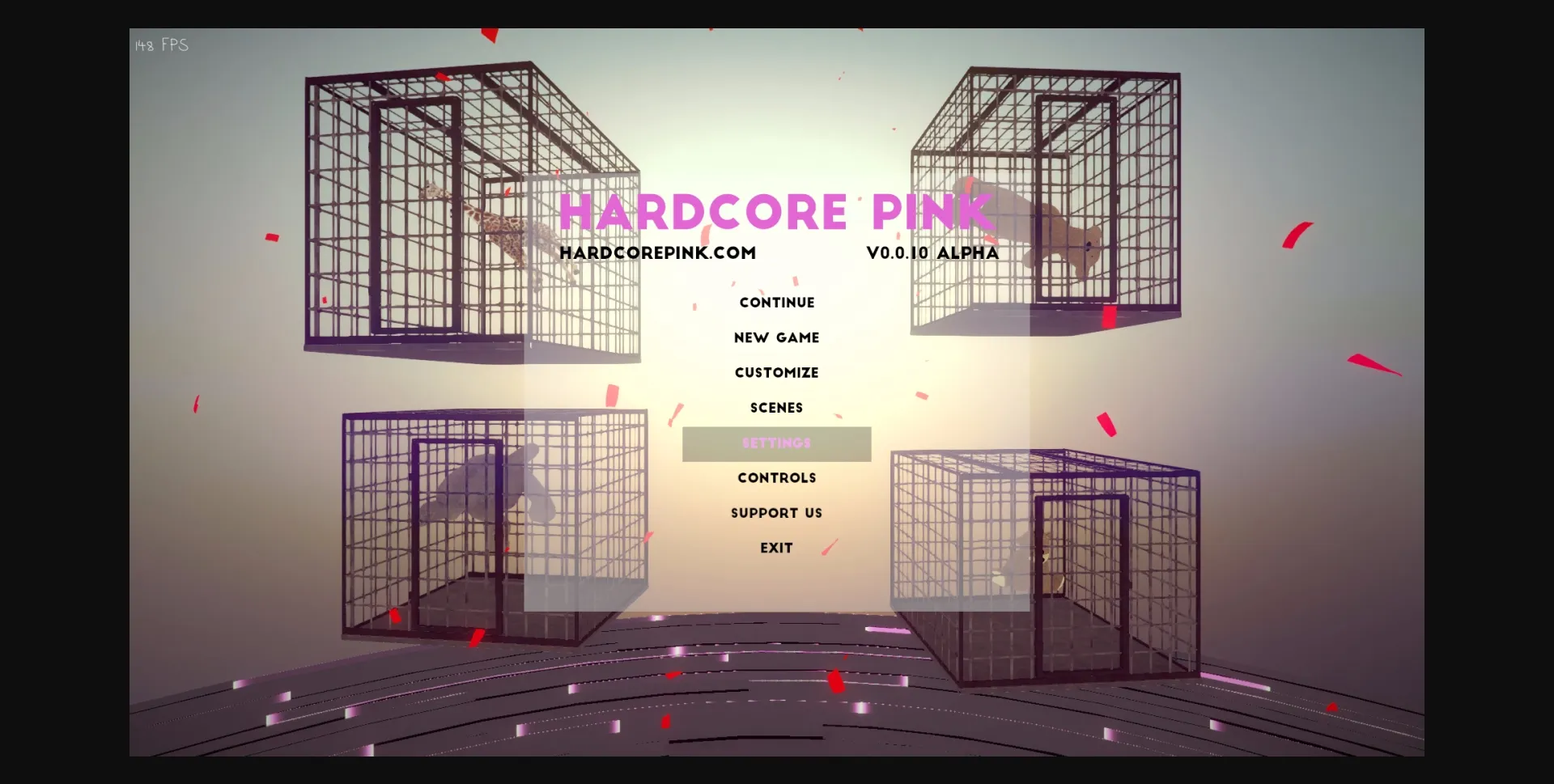Click the CONTINUE menu option
Viewport: 1554px width, 784px height.
point(776,302)
